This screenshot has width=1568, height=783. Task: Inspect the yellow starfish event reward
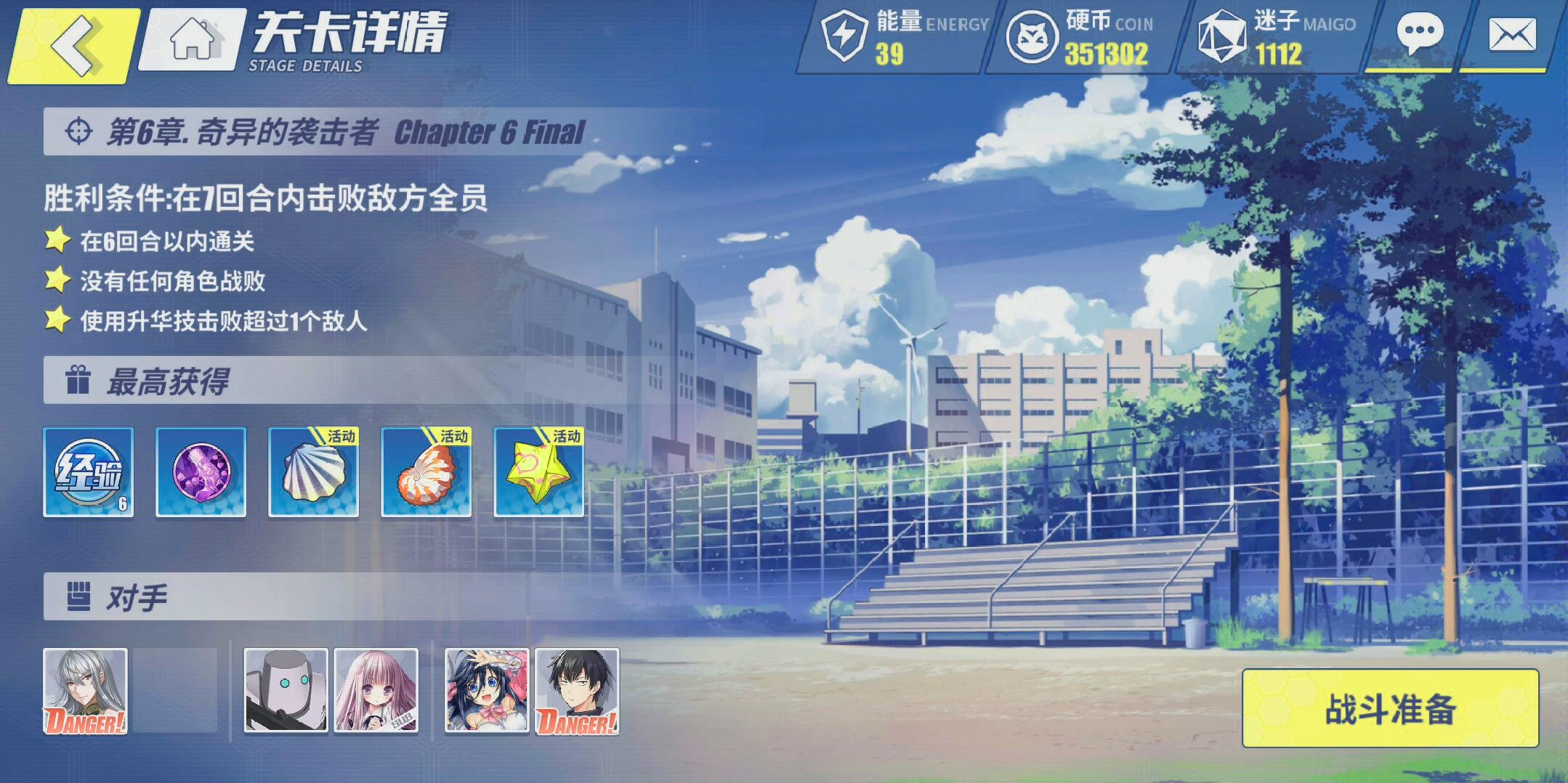pos(539,472)
